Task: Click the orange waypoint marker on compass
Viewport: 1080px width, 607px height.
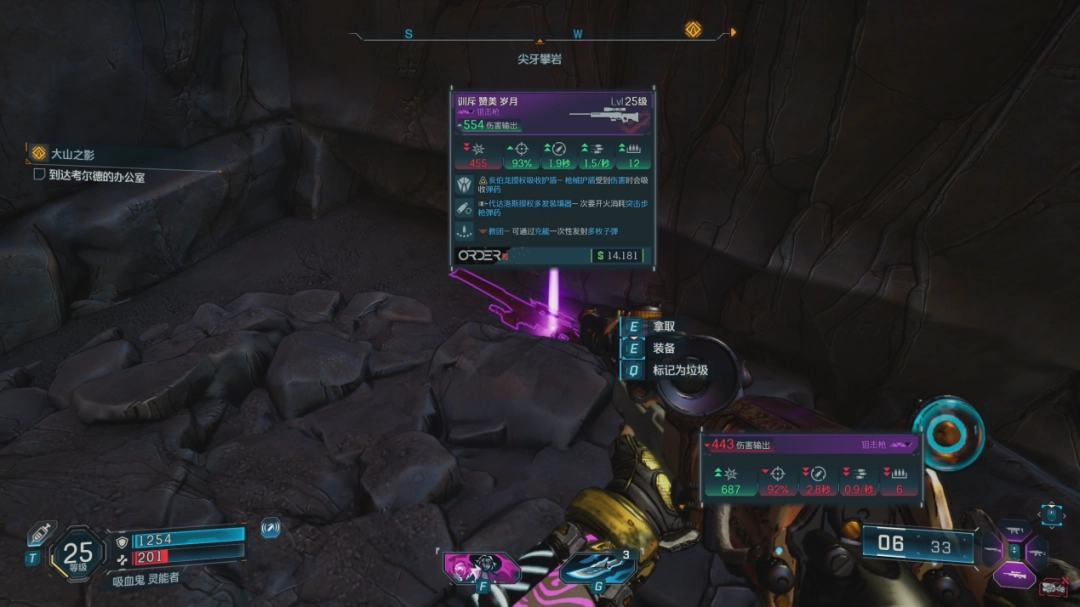Action: [x=692, y=30]
